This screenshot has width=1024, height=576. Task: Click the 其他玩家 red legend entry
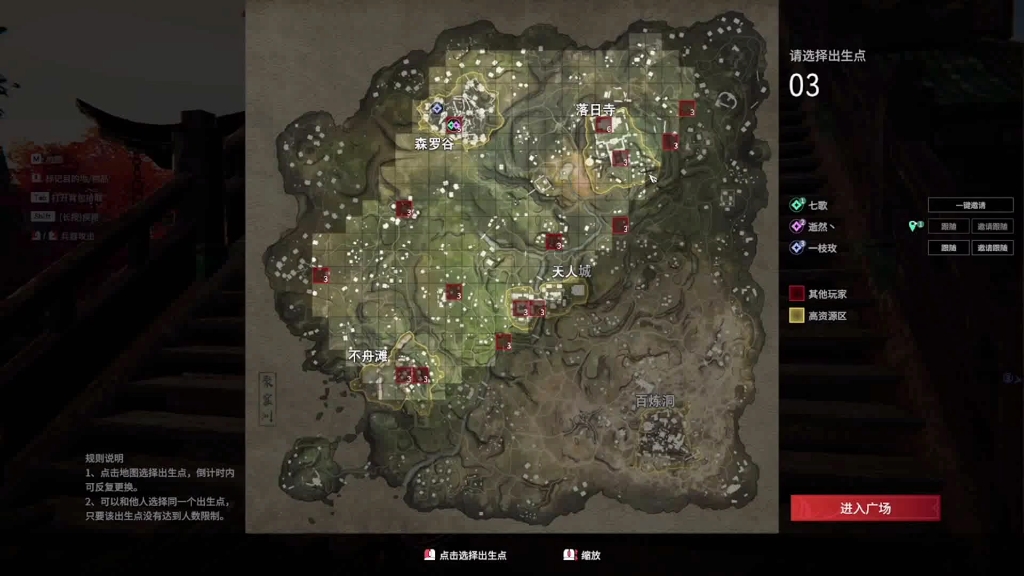(827, 295)
